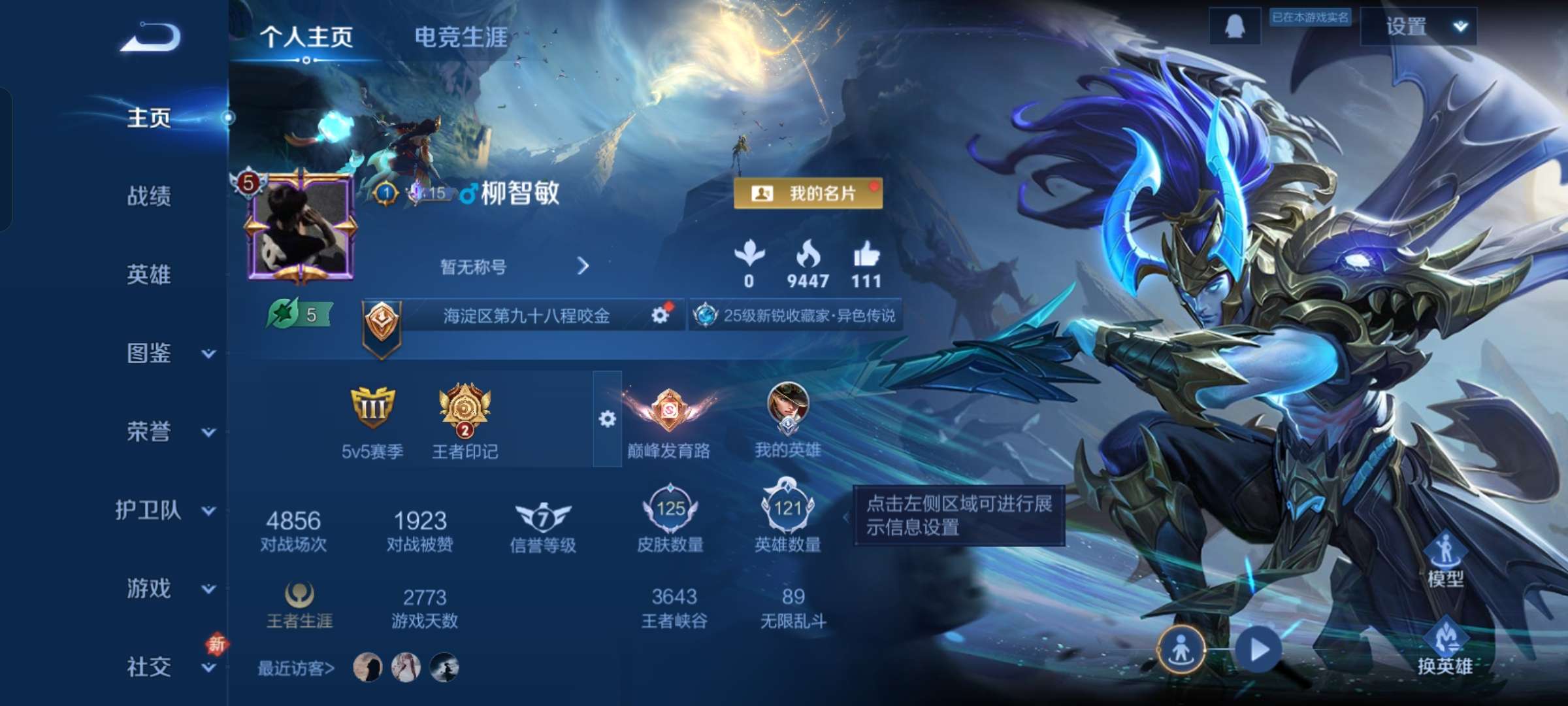Open the 暂无称号 title selector arrow
The image size is (1568, 706).
pyautogui.click(x=583, y=267)
